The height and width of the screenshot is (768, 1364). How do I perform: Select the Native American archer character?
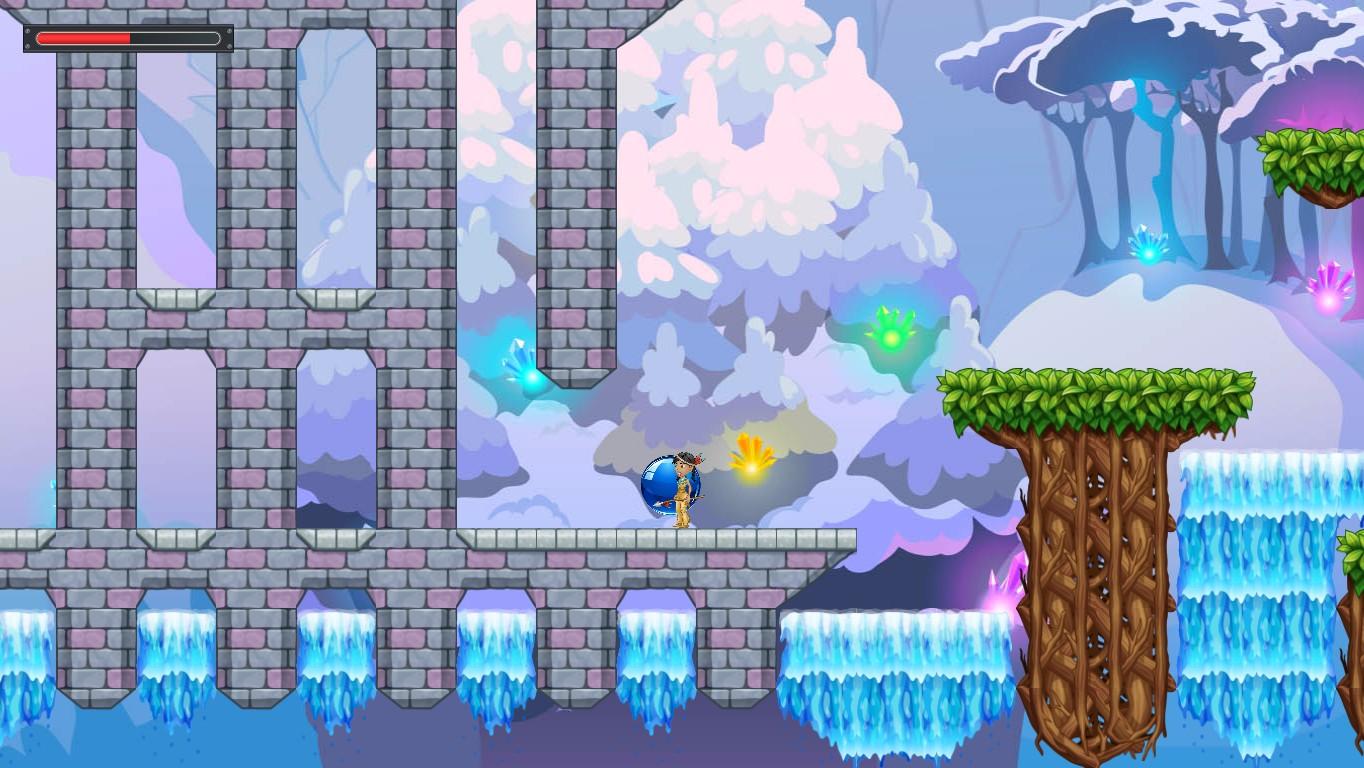pyautogui.click(x=683, y=490)
